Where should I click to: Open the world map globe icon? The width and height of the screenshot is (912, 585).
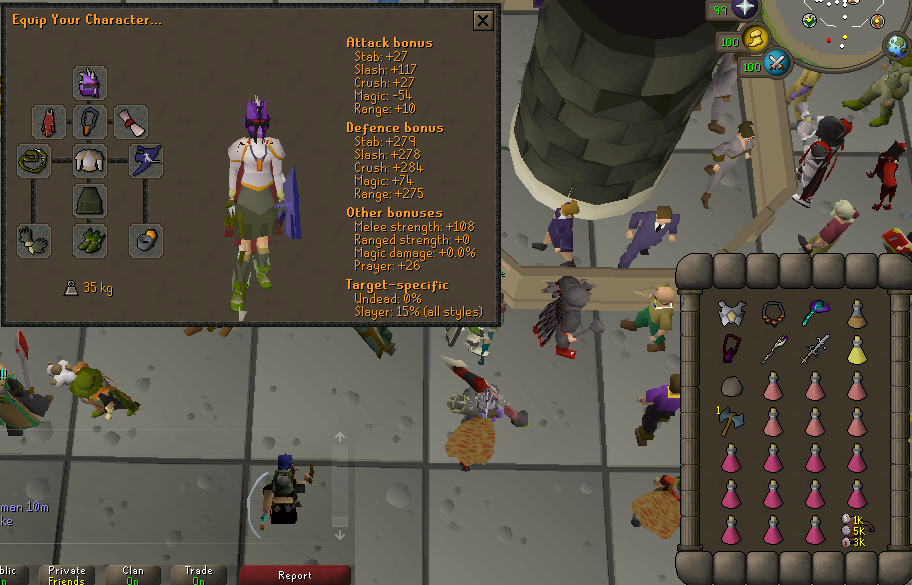pos(896,46)
